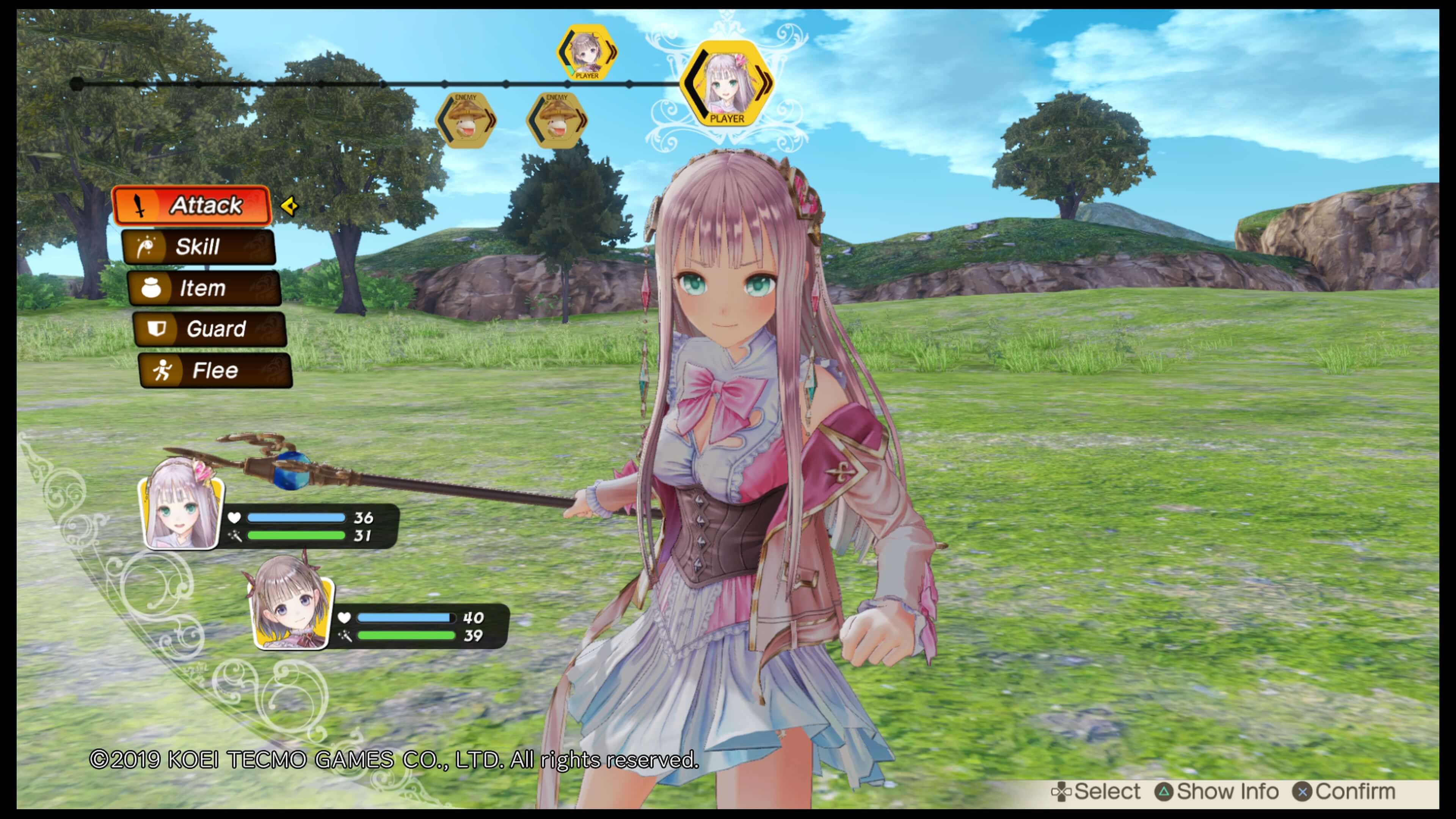
Task: Choose Flee to escape battle
Action: (215, 371)
